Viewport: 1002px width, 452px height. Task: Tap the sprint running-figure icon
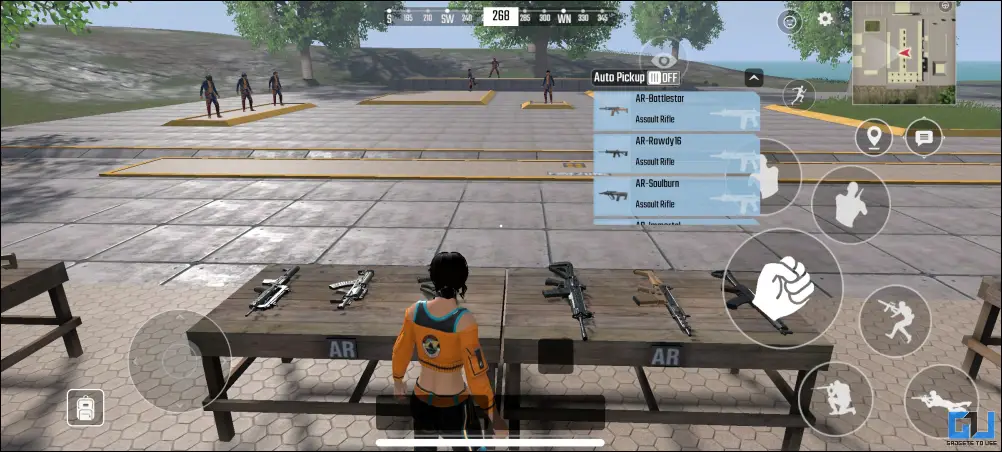[x=798, y=95]
